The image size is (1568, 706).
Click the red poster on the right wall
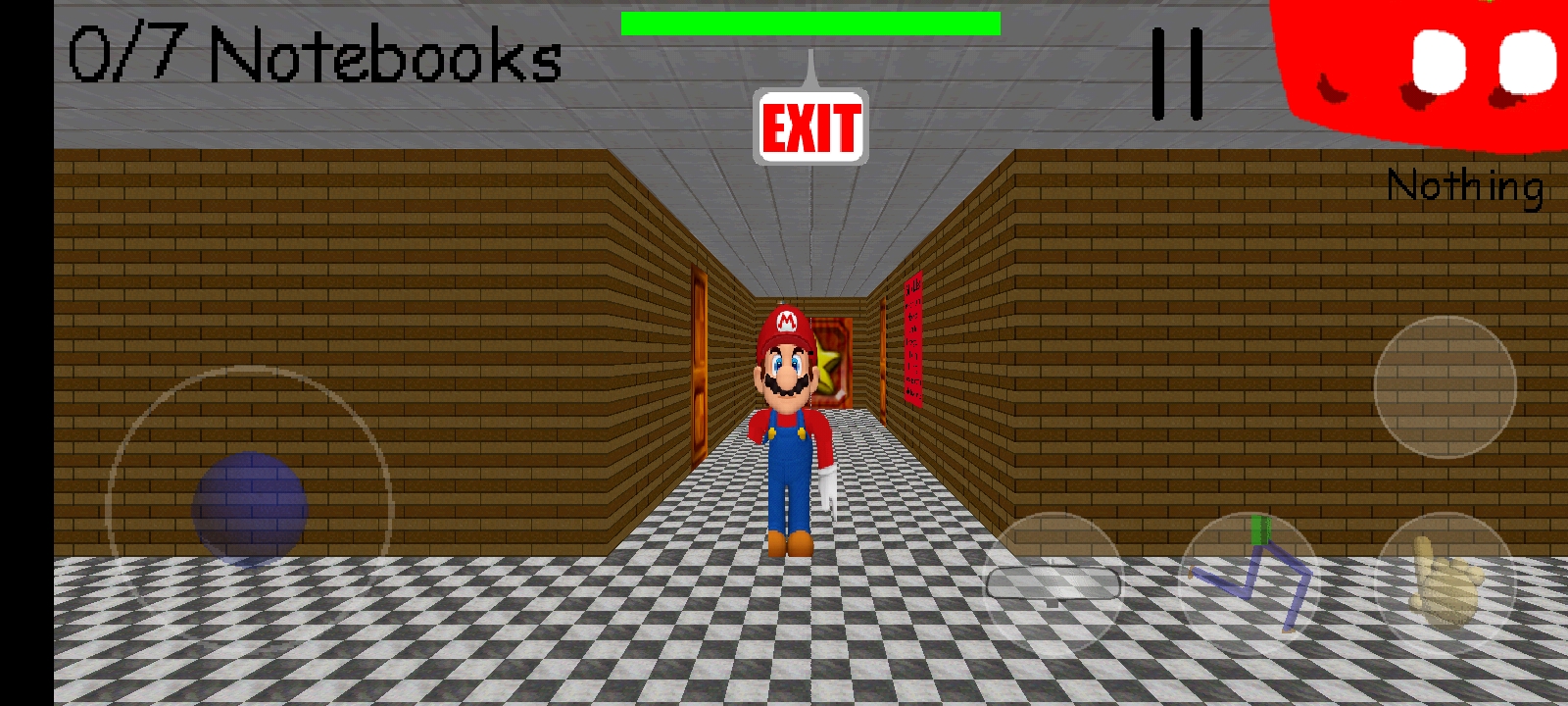pos(913,338)
